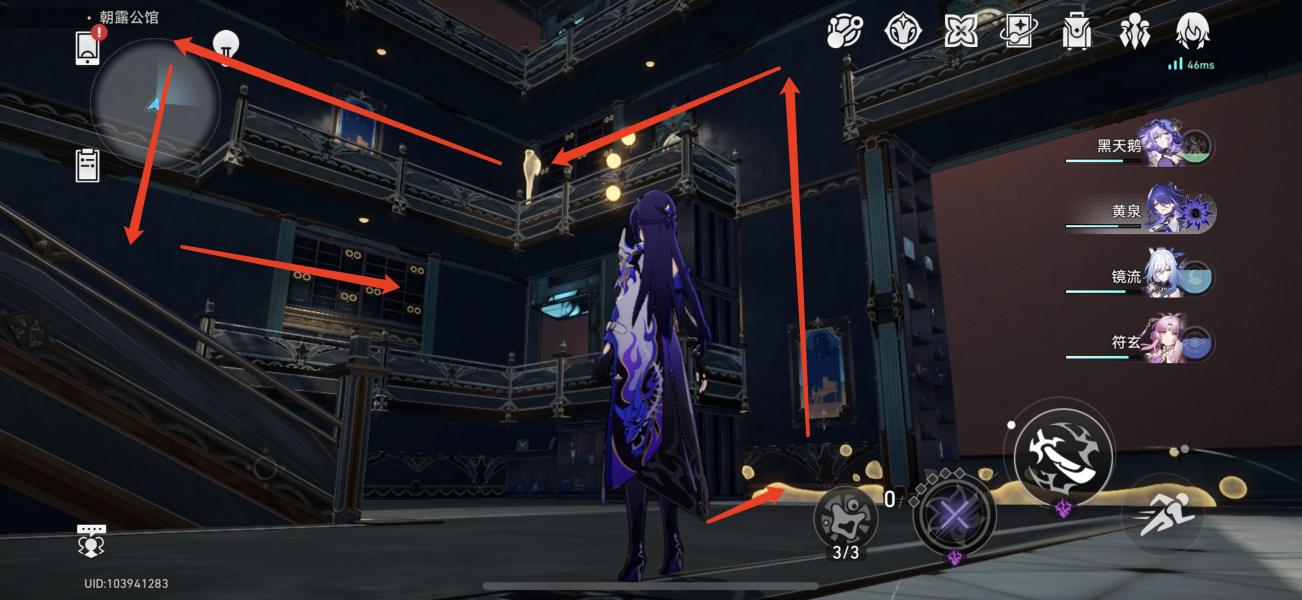1302x600 pixels.
Task: Open the star card warp icon
Action: [1018, 32]
